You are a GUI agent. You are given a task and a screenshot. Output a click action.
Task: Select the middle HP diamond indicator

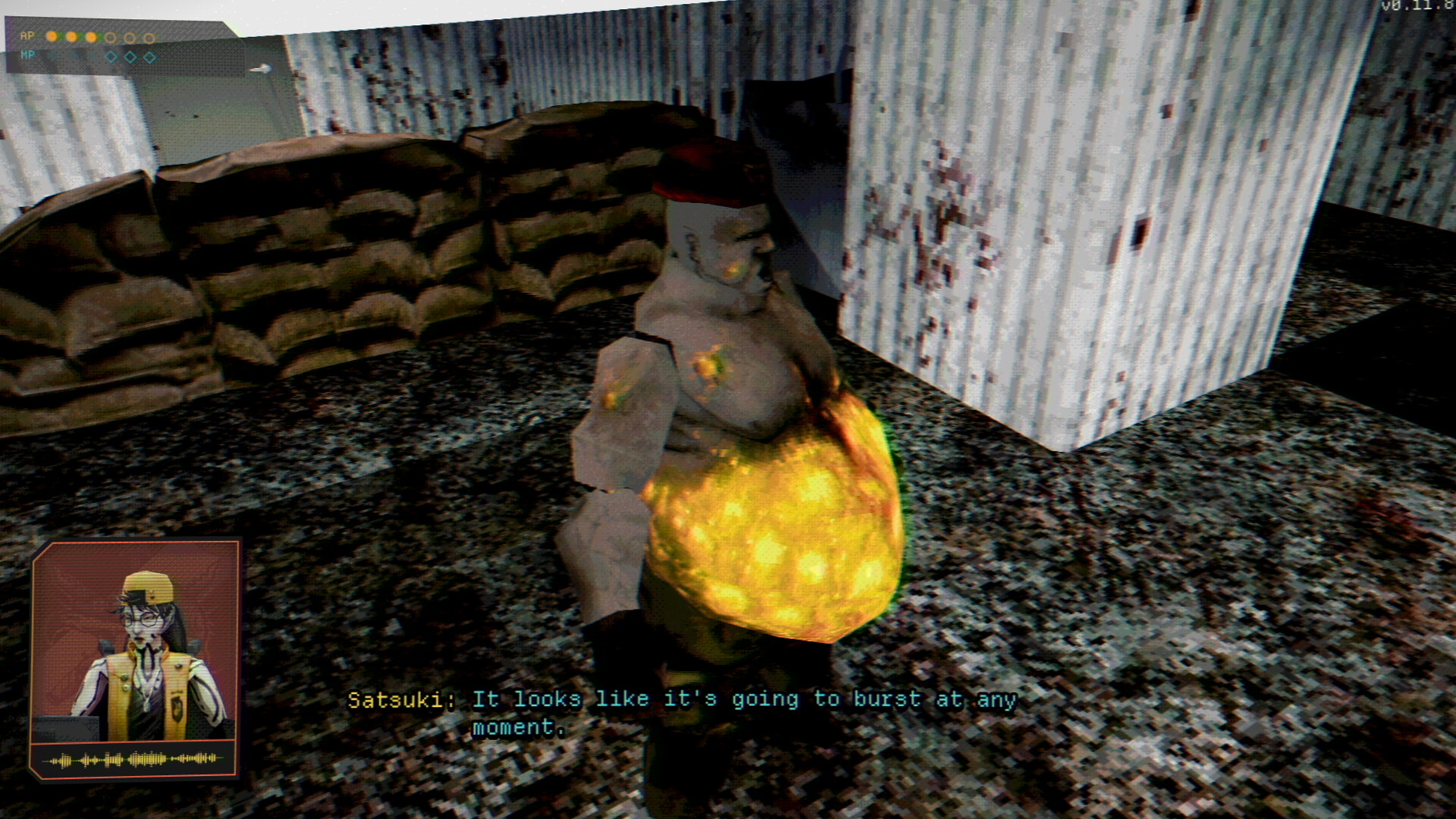[x=130, y=57]
